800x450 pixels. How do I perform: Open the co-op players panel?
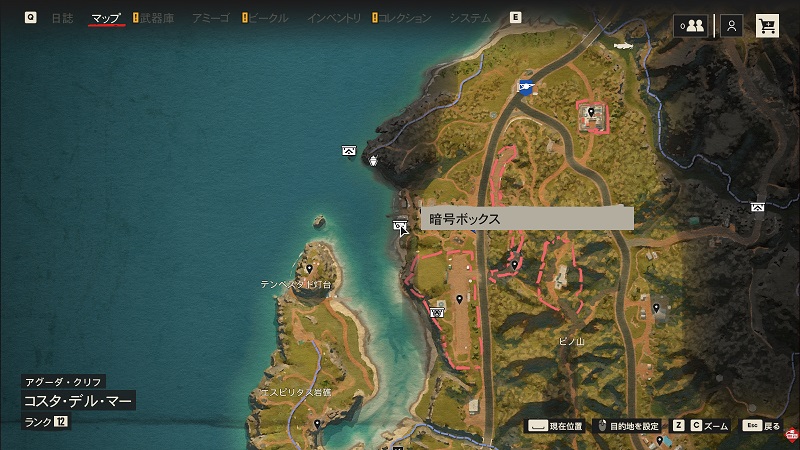click(x=691, y=26)
